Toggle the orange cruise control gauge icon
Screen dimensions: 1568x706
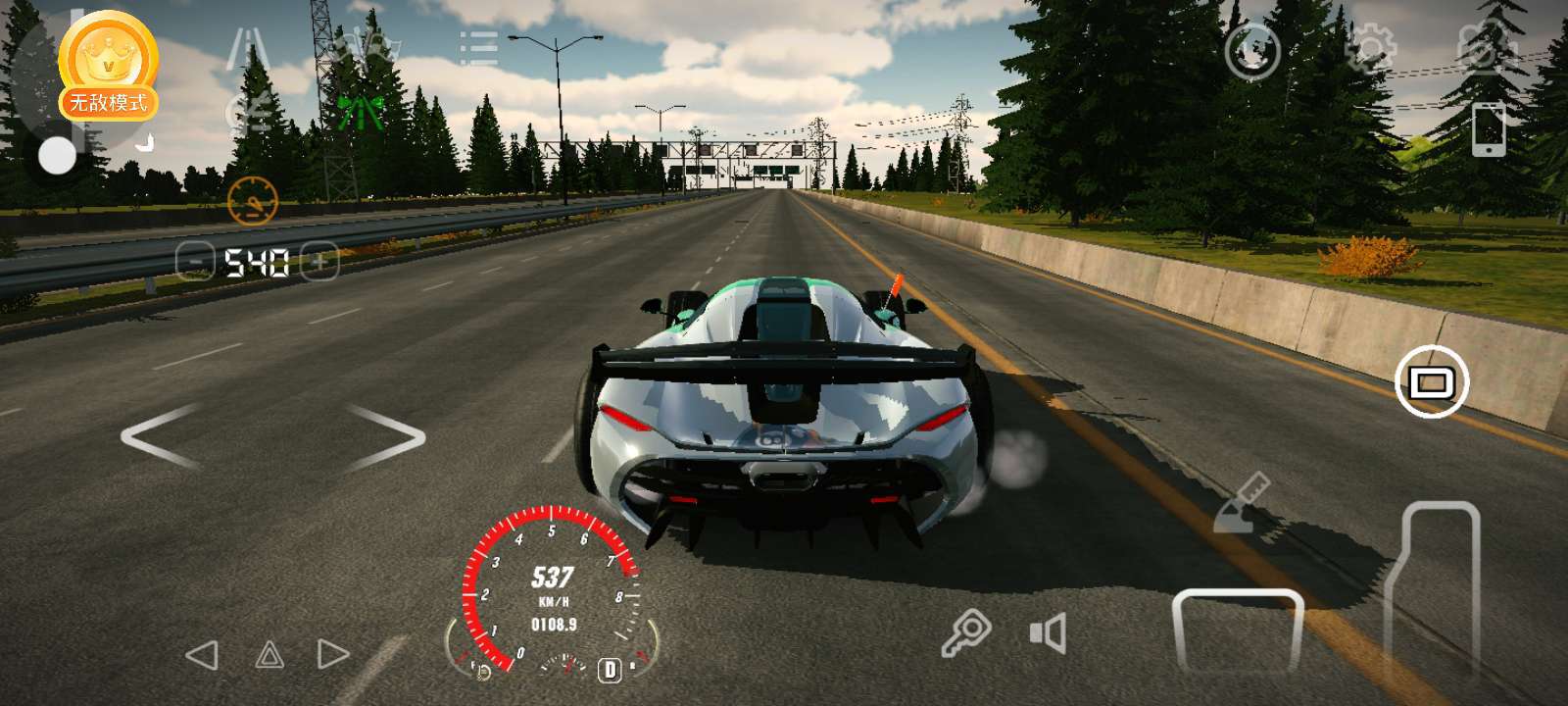[x=253, y=202]
